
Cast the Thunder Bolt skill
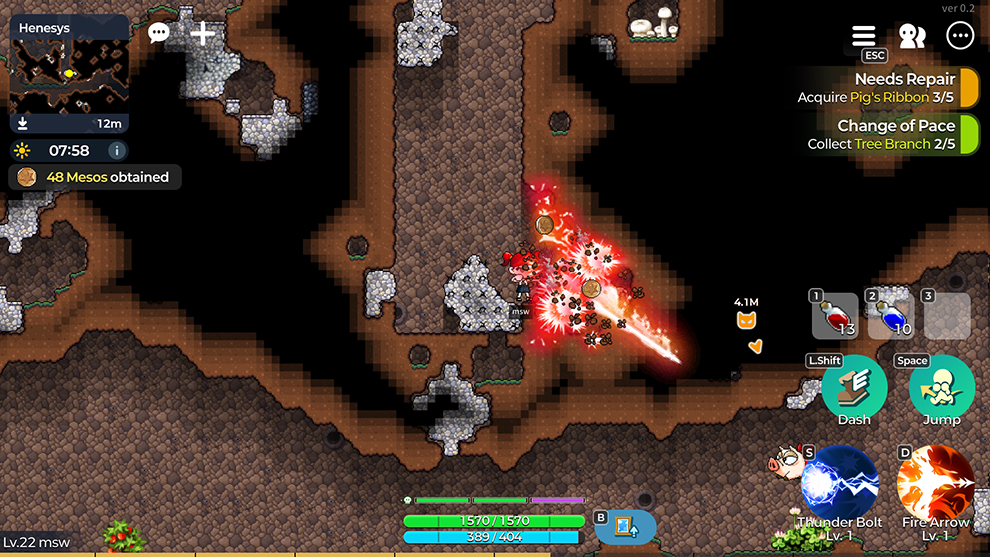coord(840,485)
